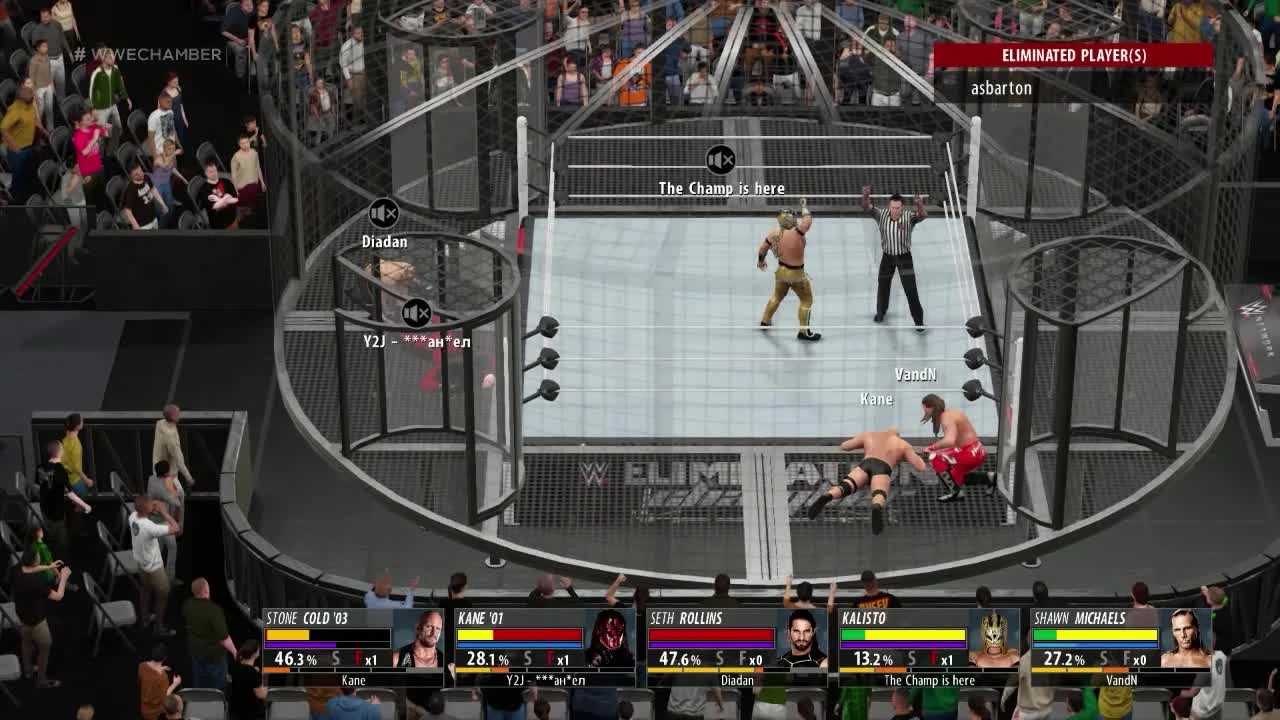Screen dimensions: 1280x720
Task: Click Kalisto's F x1 finisher icon
Action: click(932, 659)
